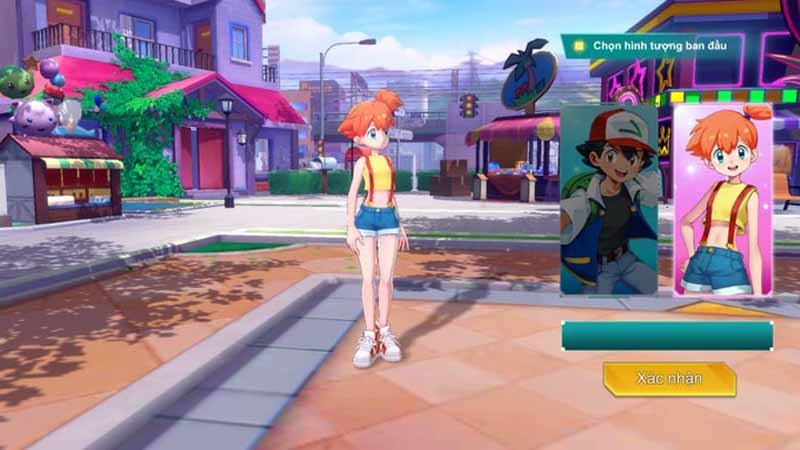Choose the orange-haired girl character card

coord(723,200)
